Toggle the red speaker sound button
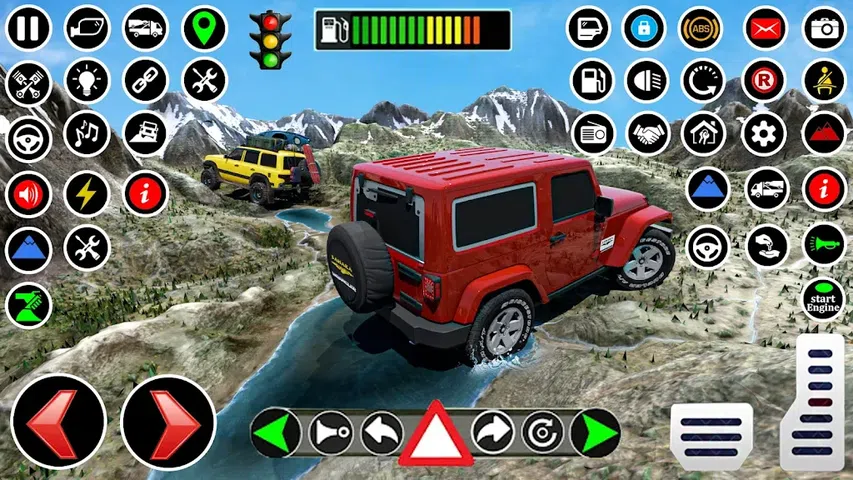853x480 pixels. tap(29, 194)
